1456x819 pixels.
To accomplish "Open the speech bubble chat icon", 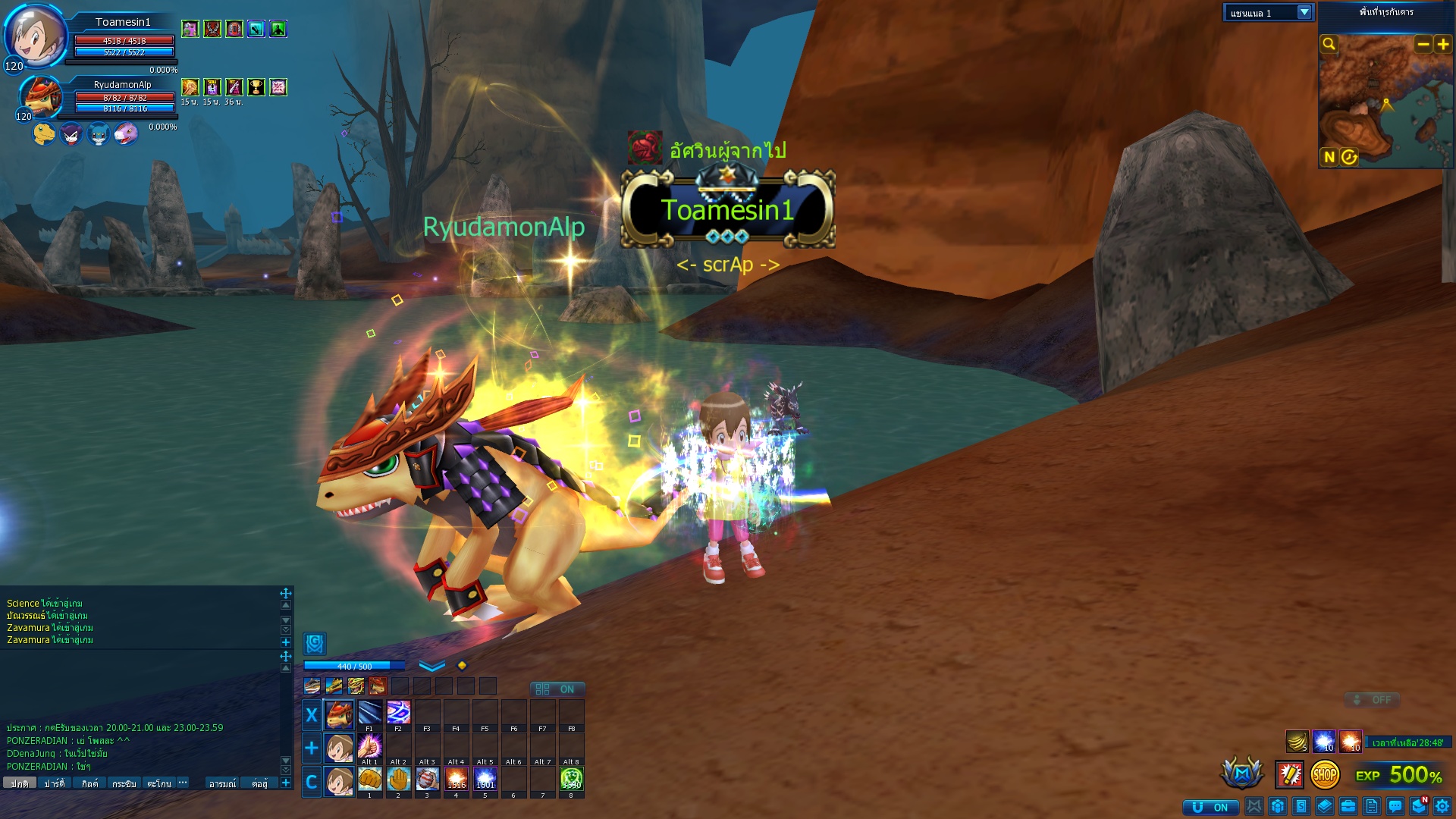I will [x=1395, y=806].
